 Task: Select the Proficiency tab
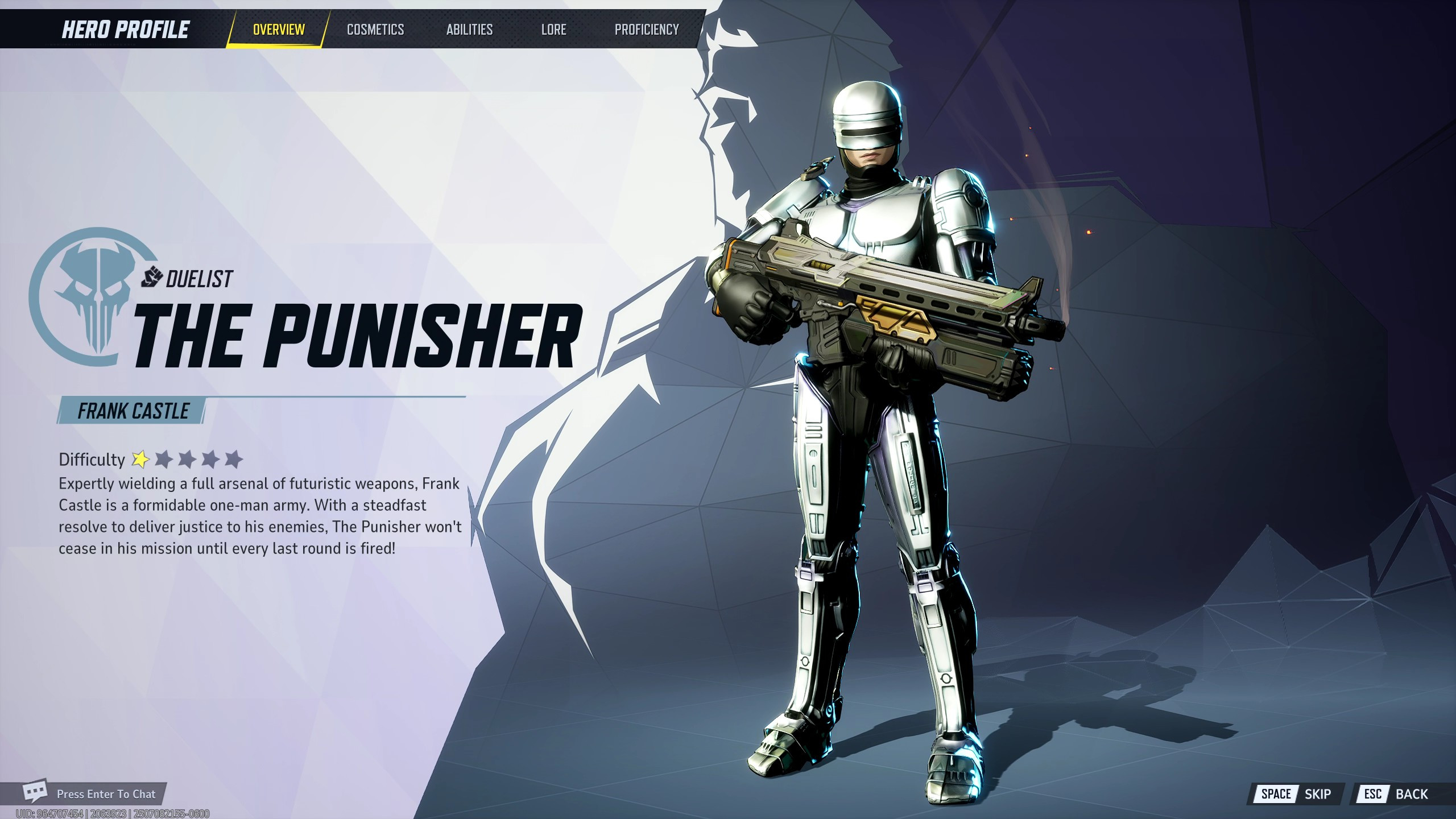(647, 30)
